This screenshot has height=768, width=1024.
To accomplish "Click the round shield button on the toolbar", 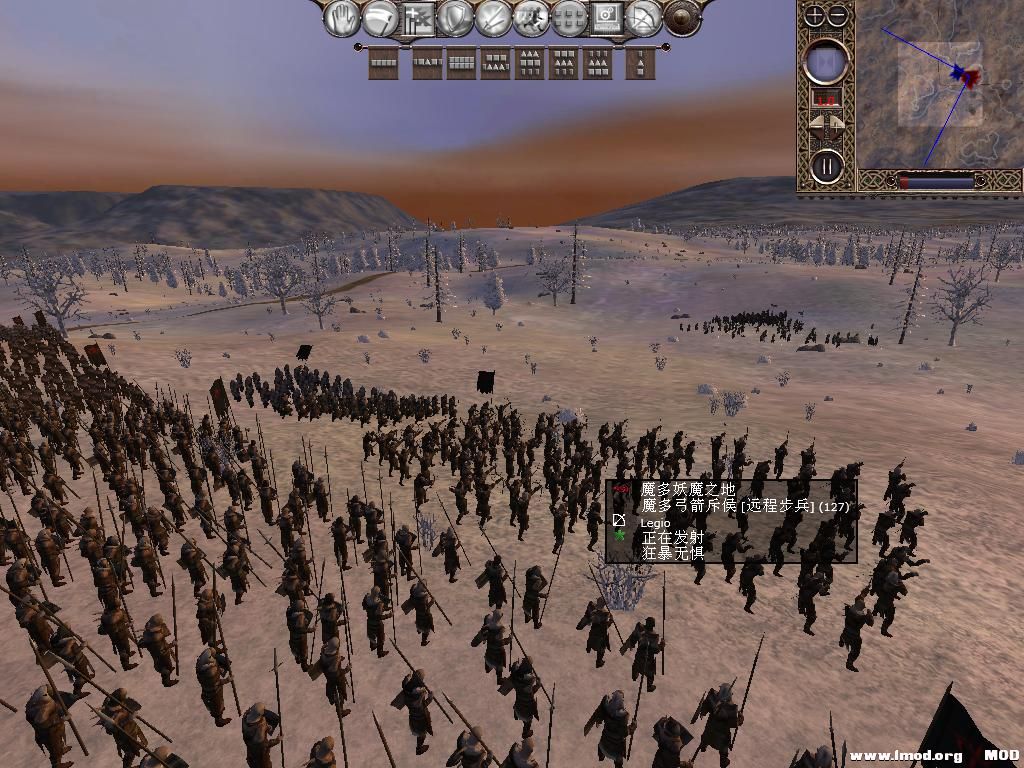I will pos(682,18).
